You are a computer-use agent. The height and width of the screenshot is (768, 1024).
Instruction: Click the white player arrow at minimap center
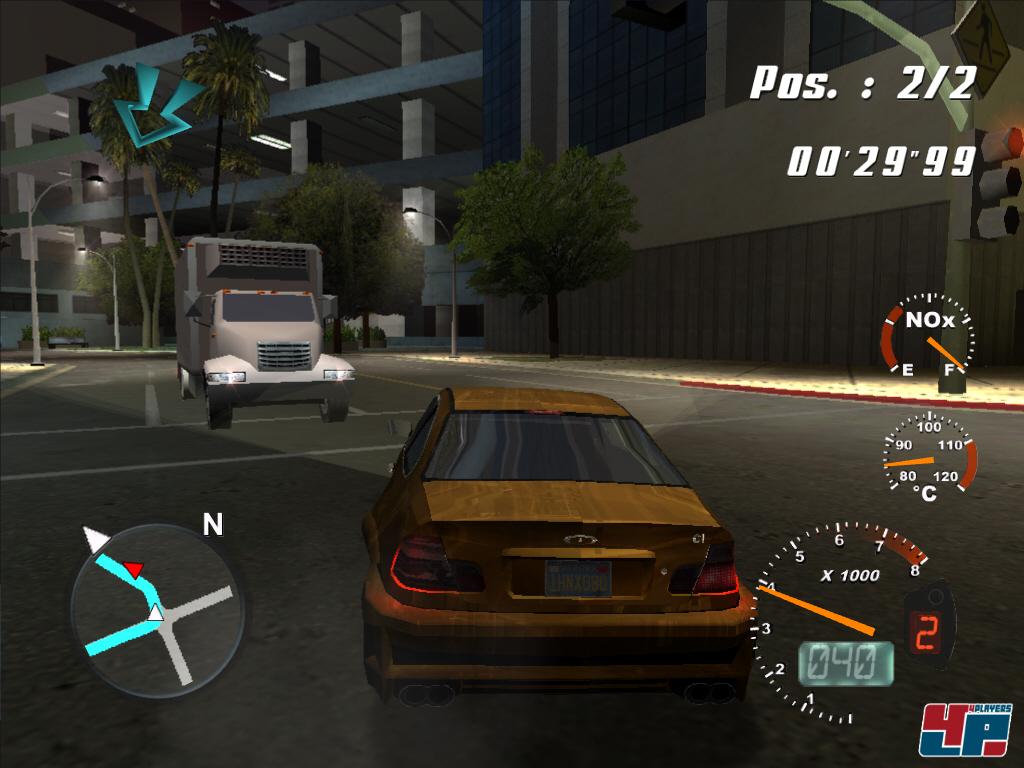click(x=155, y=612)
